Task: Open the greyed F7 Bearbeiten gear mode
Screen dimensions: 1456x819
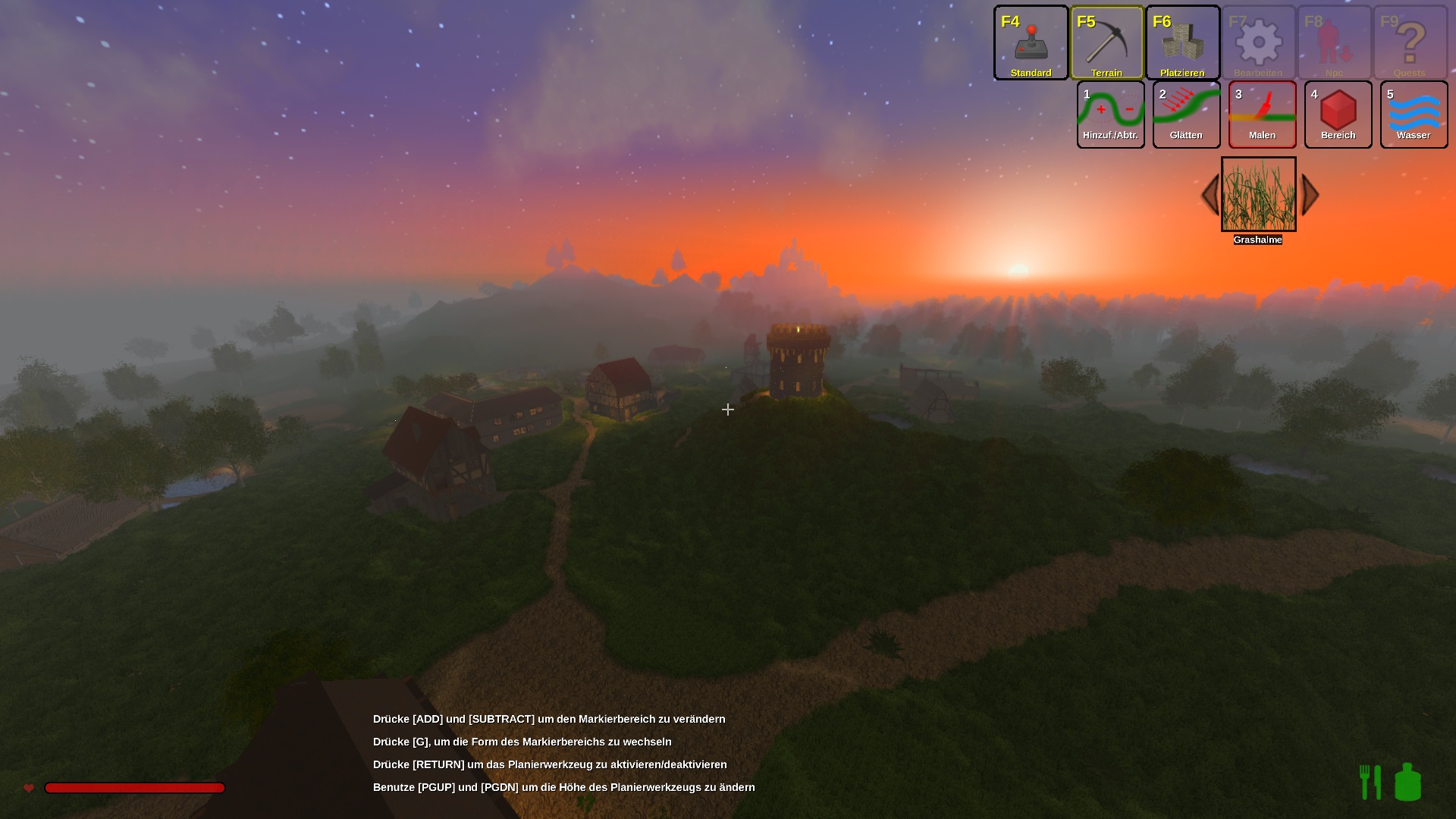Action: coord(1258,42)
